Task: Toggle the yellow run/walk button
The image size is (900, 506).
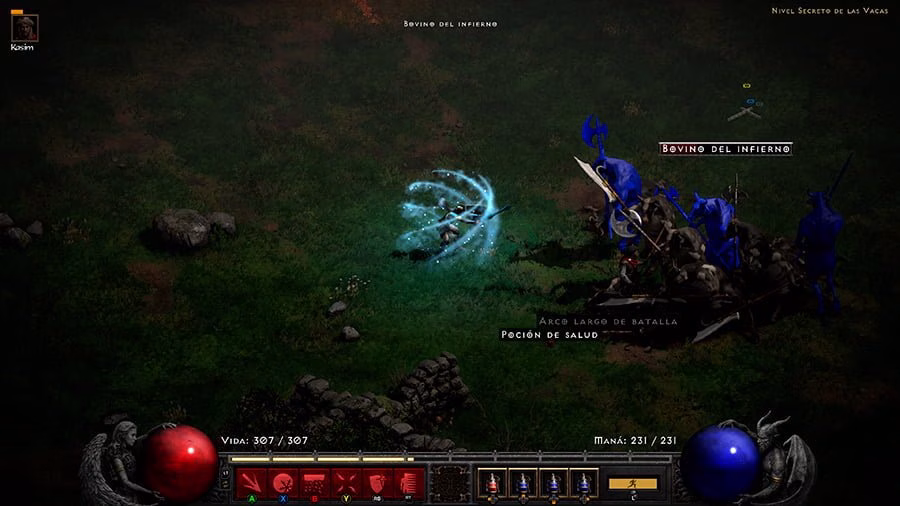Action: (x=633, y=483)
